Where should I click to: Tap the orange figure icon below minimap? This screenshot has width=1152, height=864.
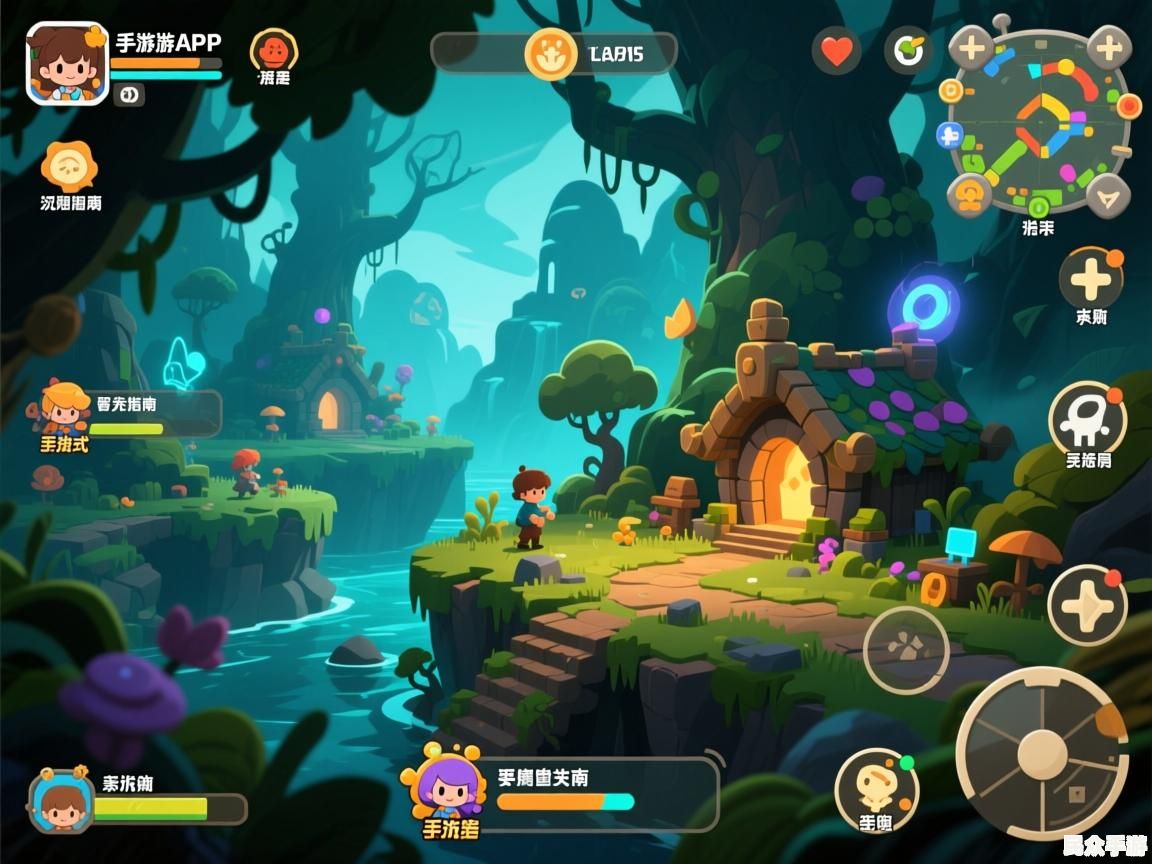coord(969,195)
